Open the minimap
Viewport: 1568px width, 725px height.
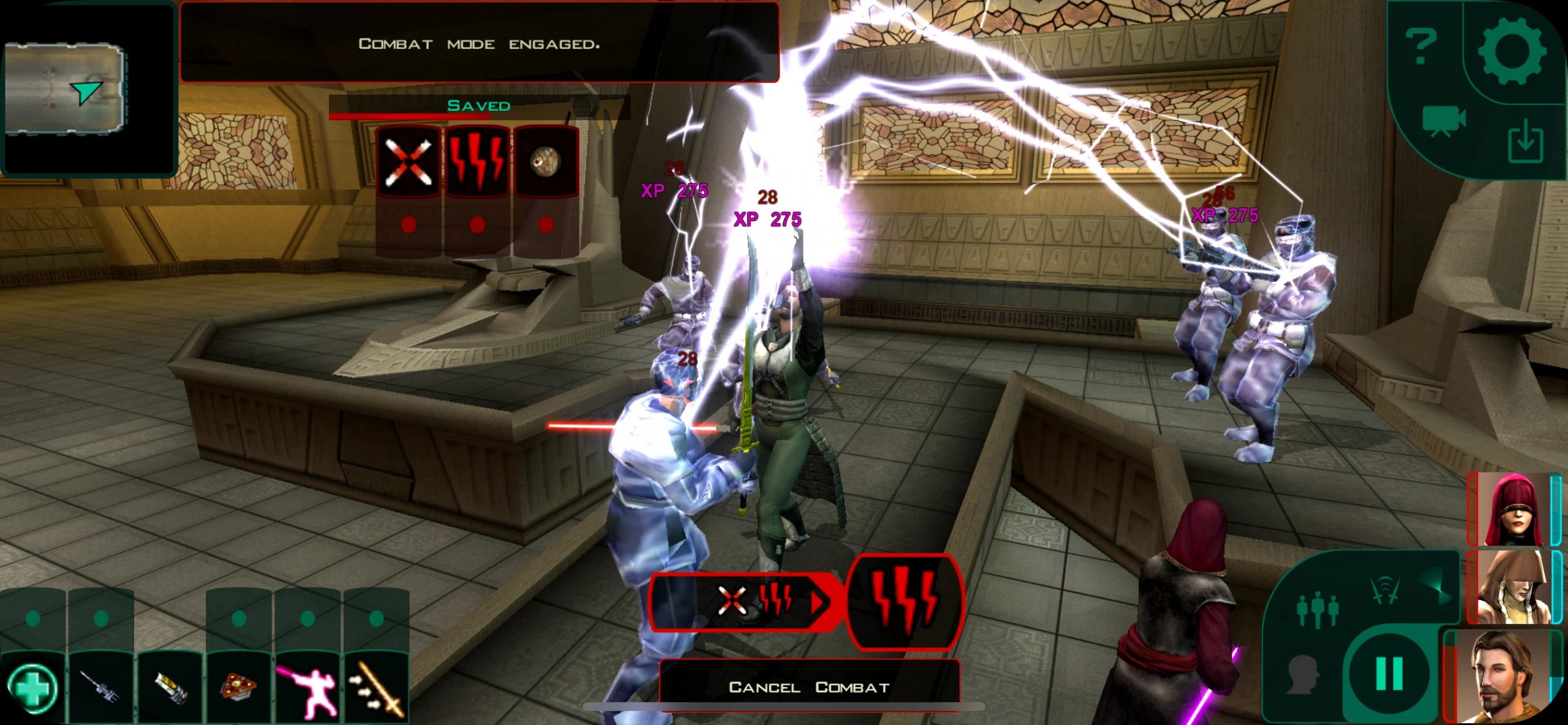coord(64,88)
